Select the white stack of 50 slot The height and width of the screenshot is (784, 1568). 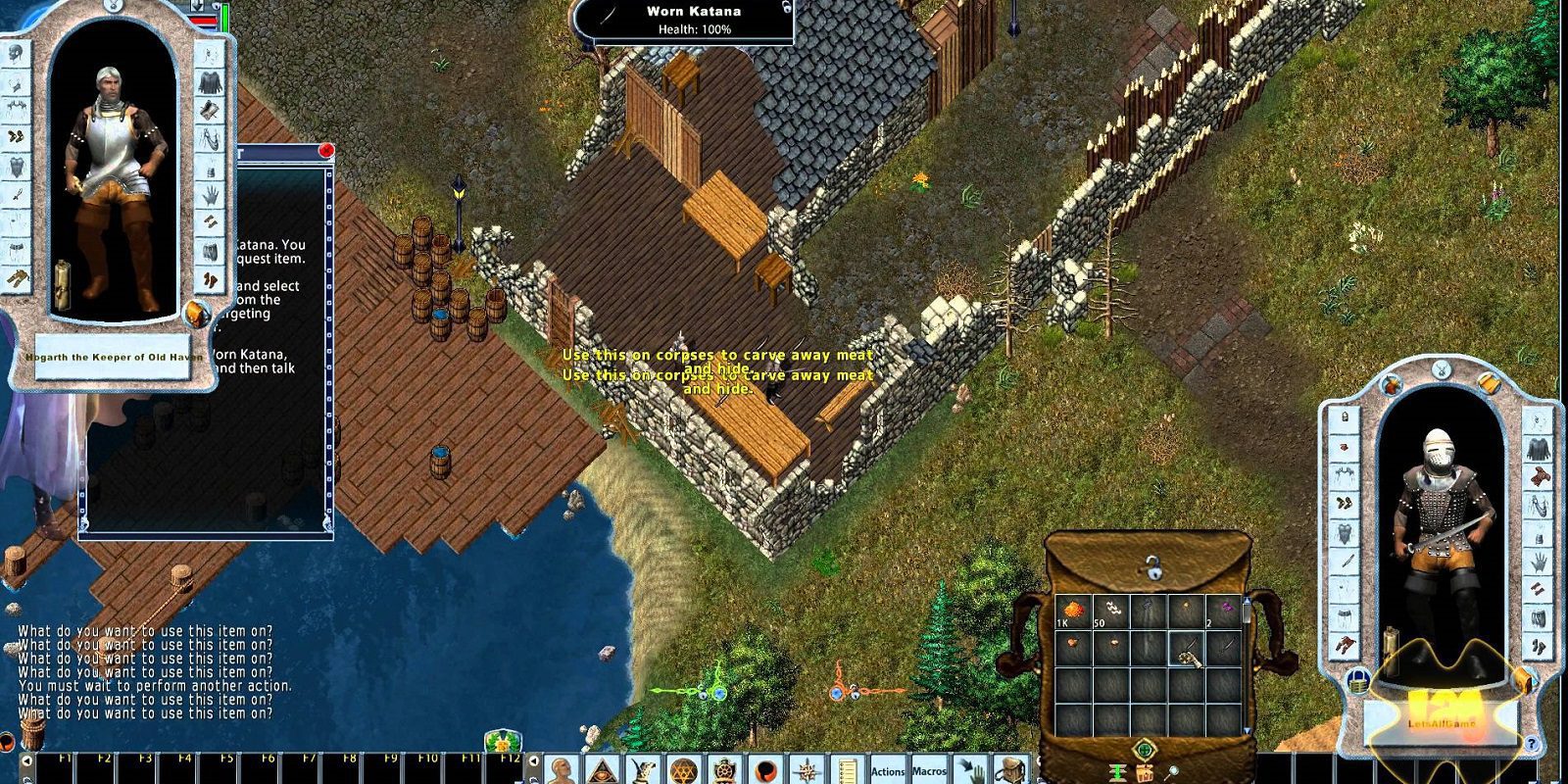point(1110,612)
